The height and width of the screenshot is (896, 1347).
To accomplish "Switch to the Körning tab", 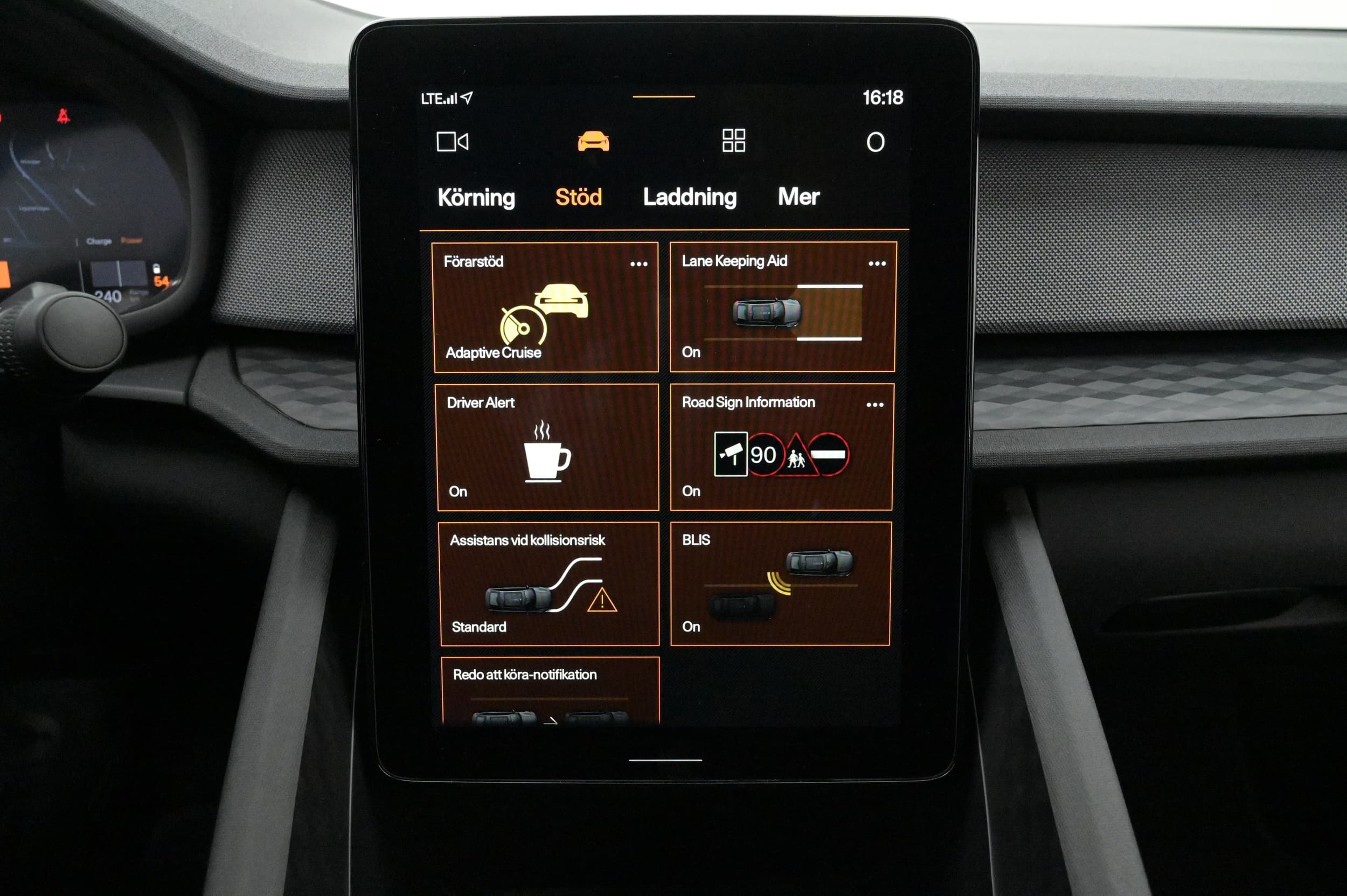I will [476, 197].
